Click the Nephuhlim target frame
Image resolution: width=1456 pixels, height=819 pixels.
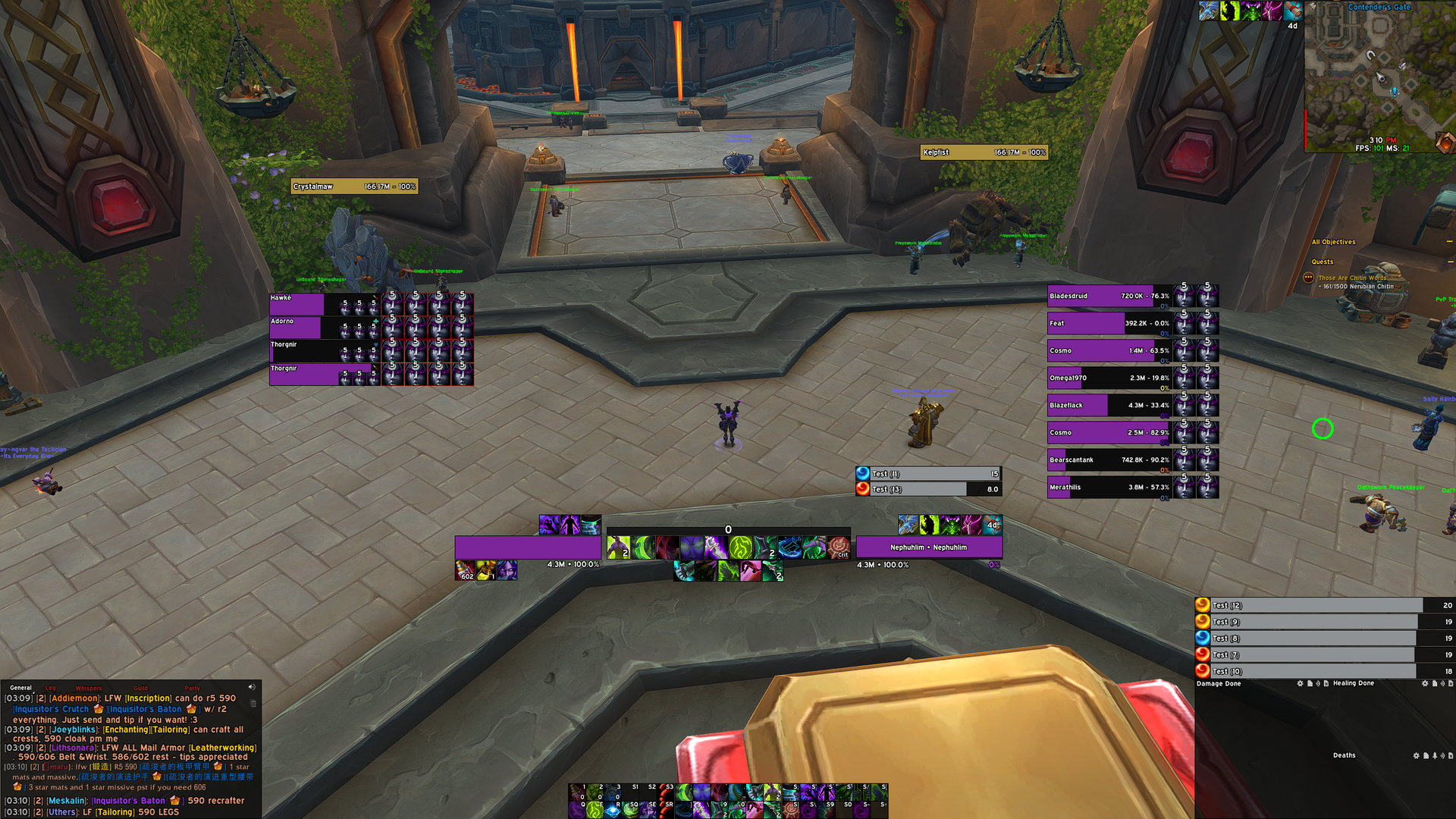(928, 547)
